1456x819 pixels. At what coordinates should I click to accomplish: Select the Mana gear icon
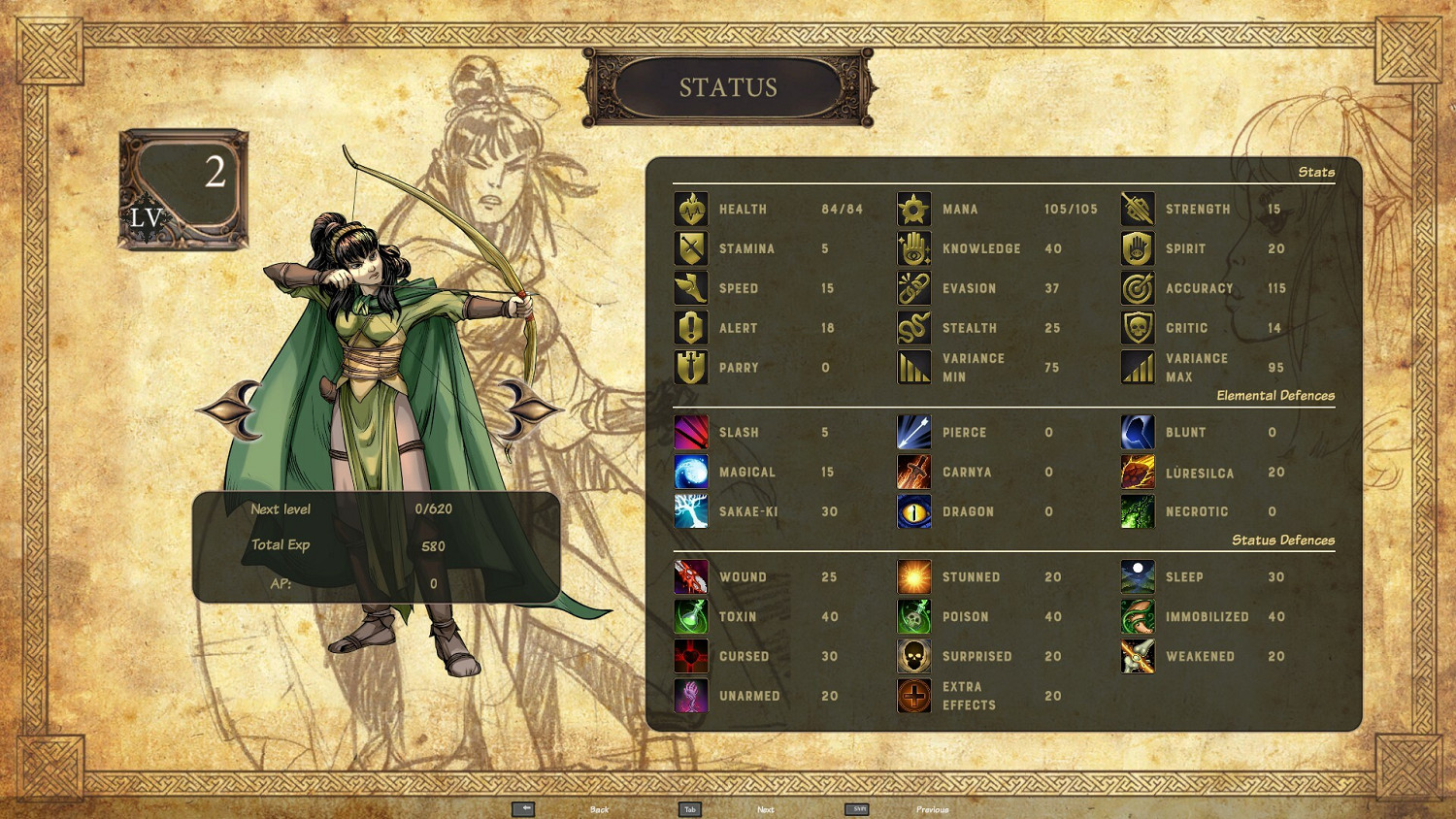point(913,209)
